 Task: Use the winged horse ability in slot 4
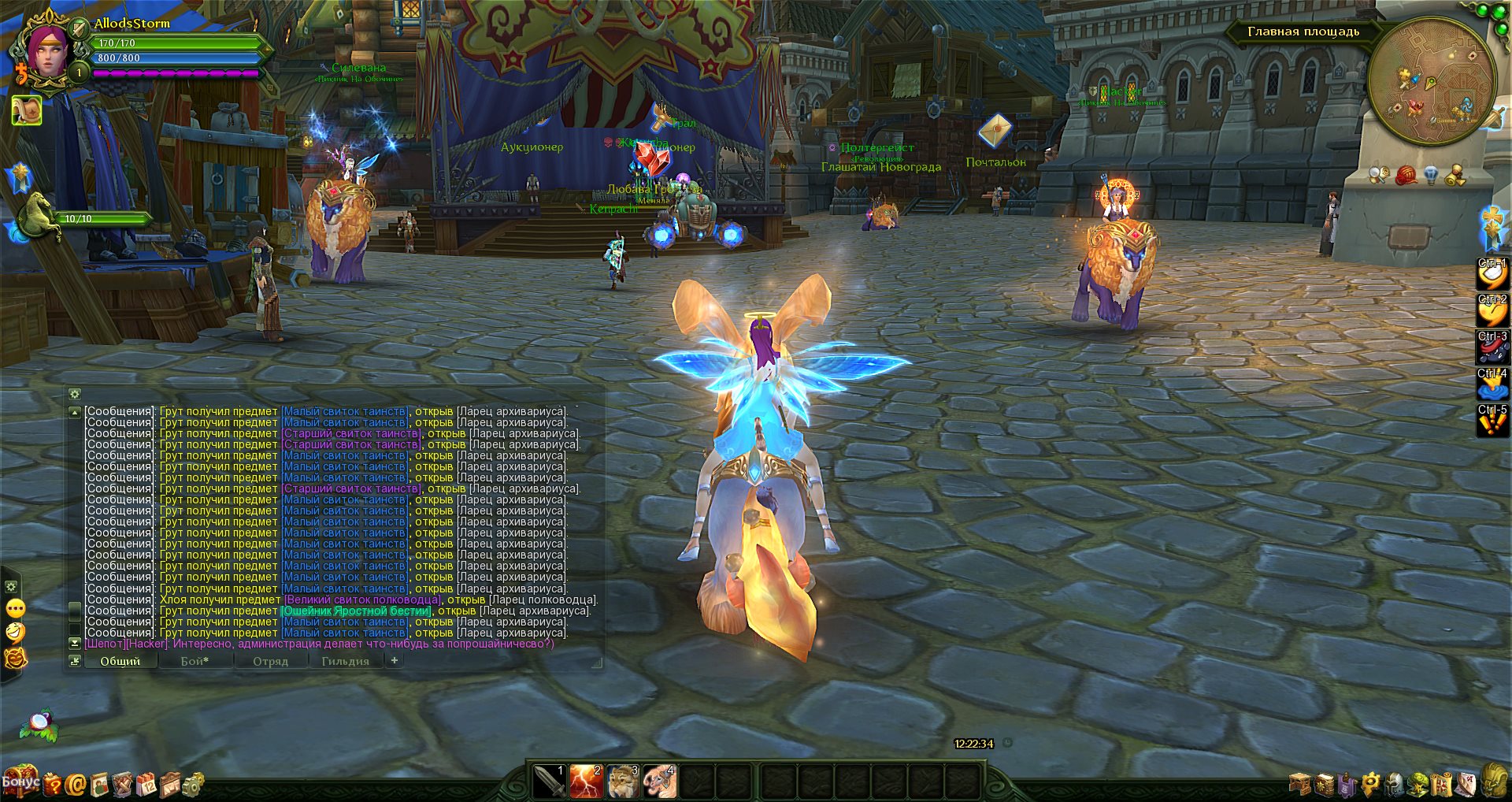pyautogui.click(x=659, y=782)
